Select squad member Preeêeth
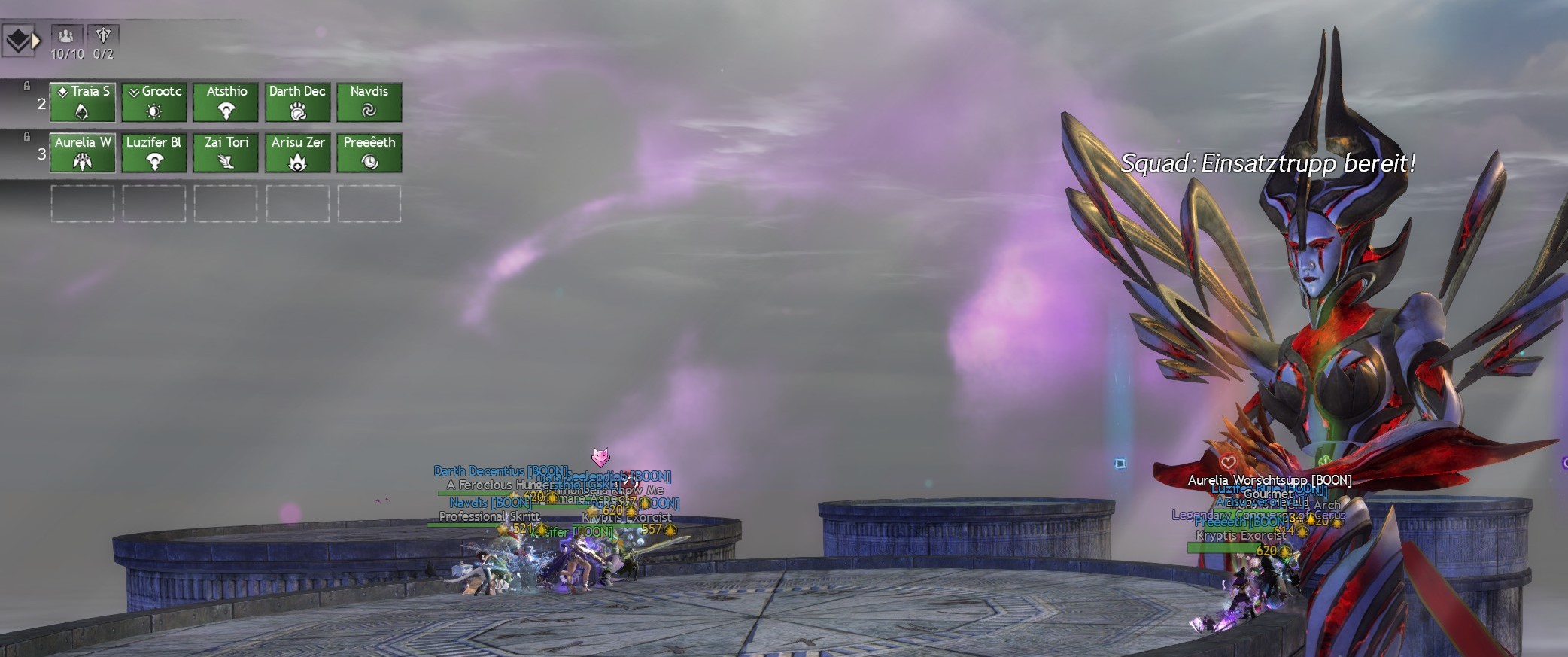1568x657 pixels. (x=369, y=153)
